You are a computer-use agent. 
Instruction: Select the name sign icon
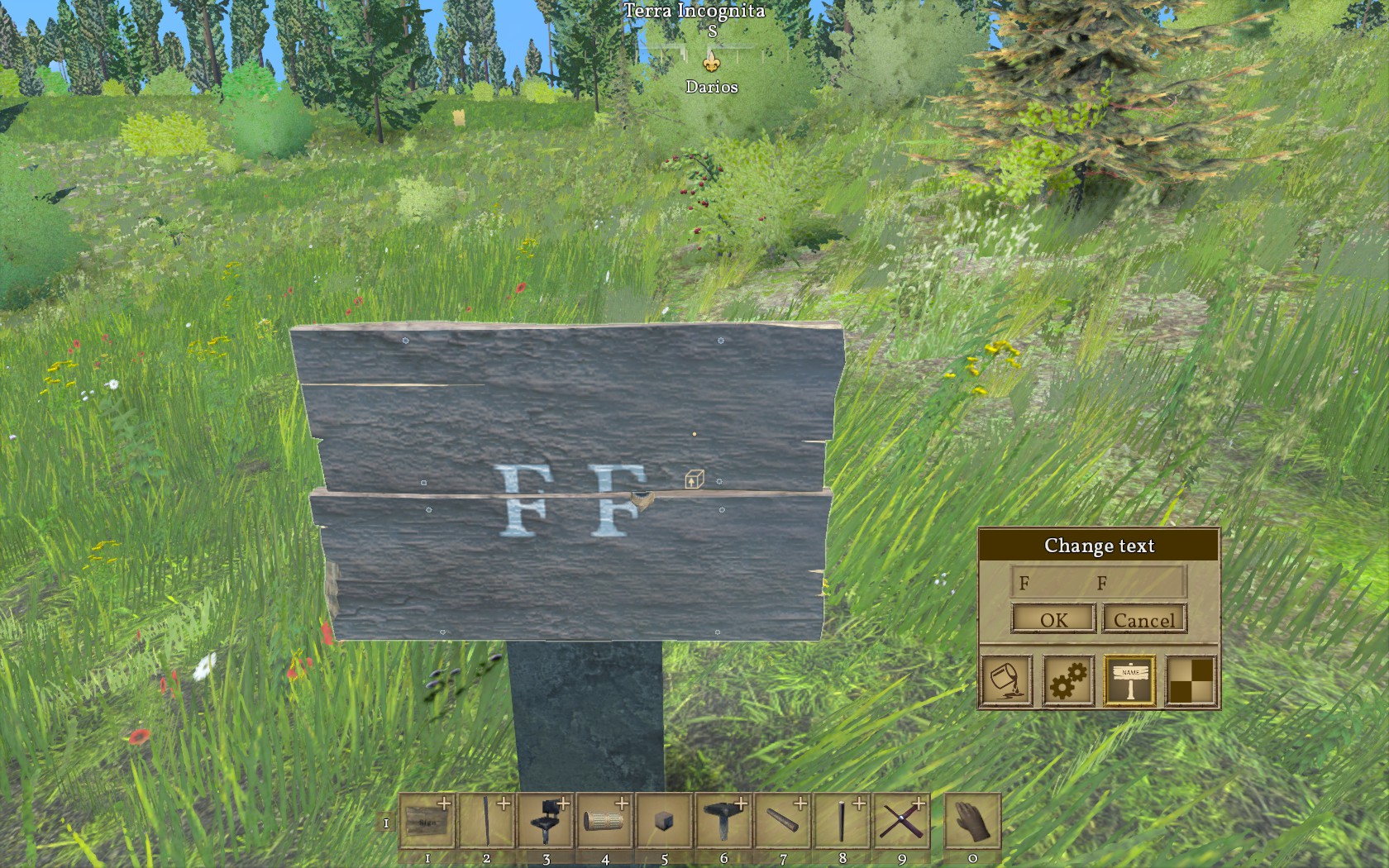pyautogui.click(x=1130, y=680)
